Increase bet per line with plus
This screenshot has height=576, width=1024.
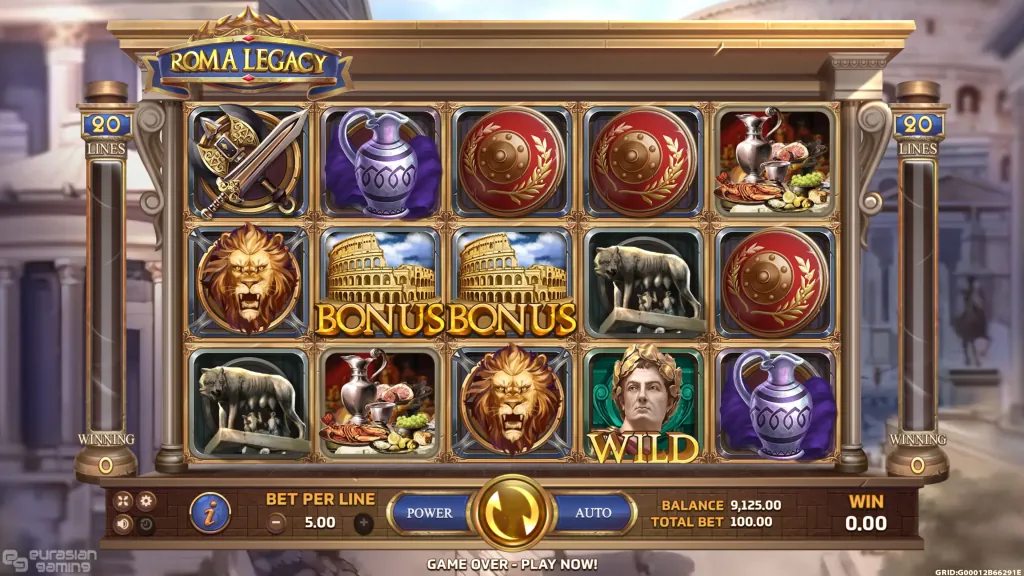coord(363,522)
